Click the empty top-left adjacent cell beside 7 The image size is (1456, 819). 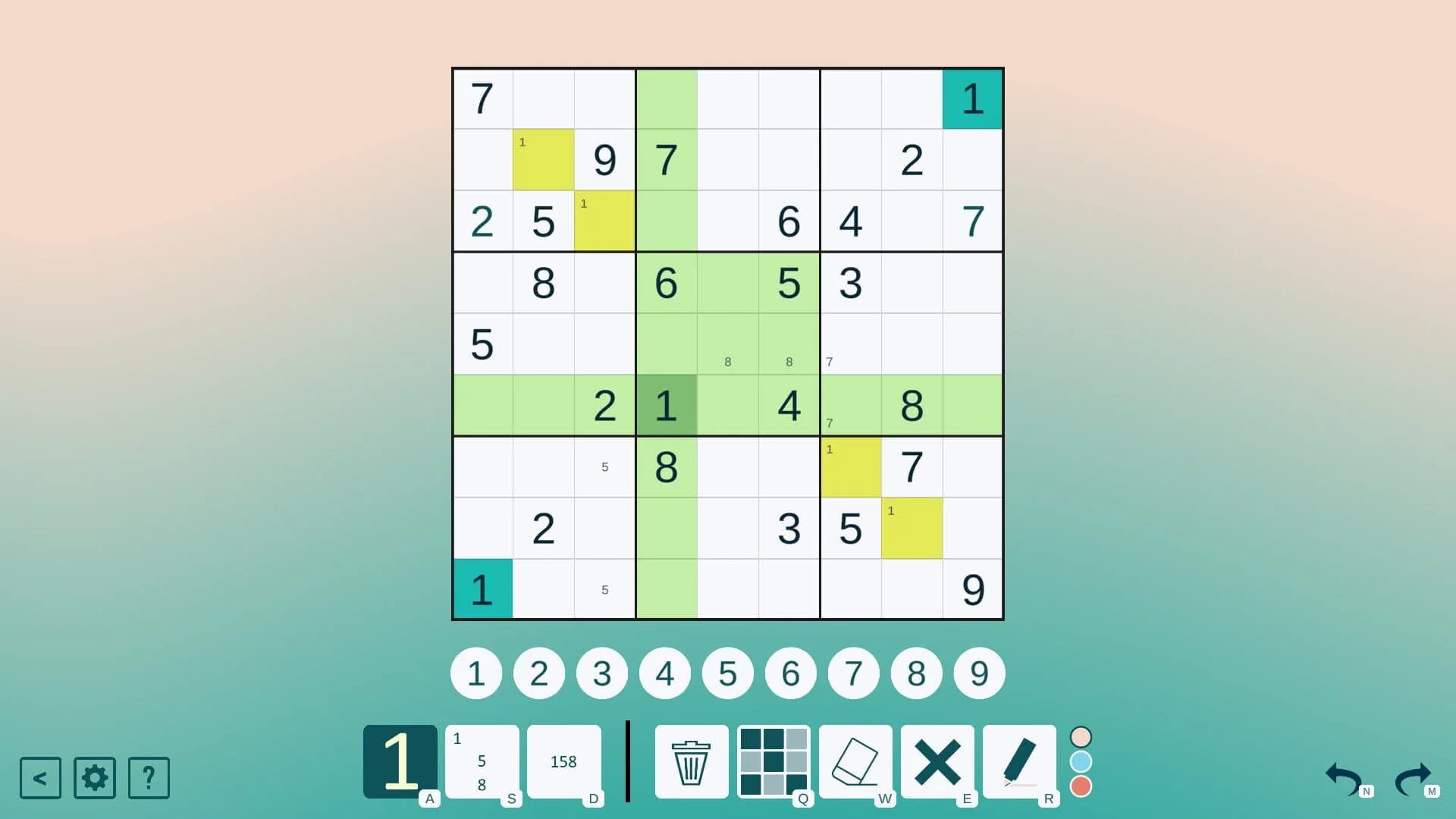(544, 99)
